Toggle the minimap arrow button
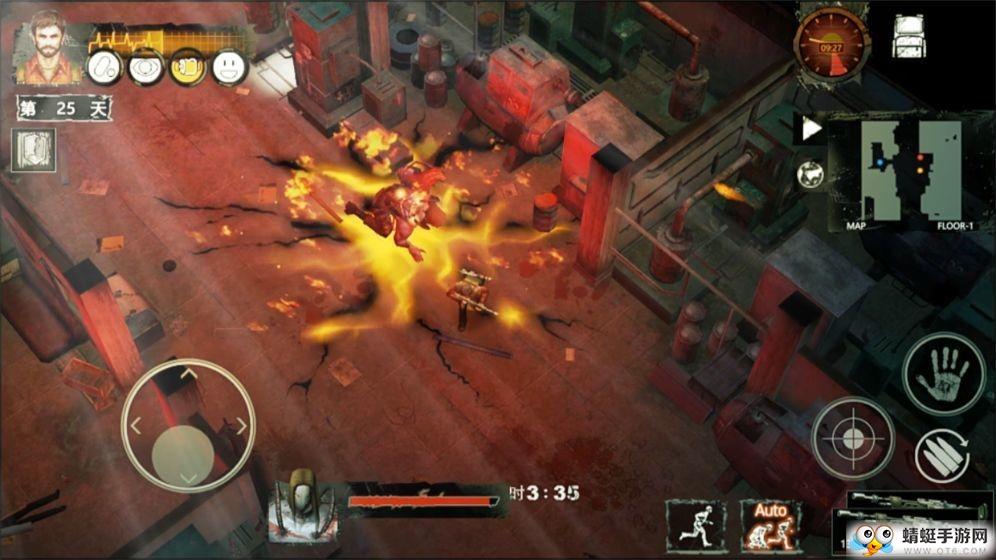 click(811, 128)
